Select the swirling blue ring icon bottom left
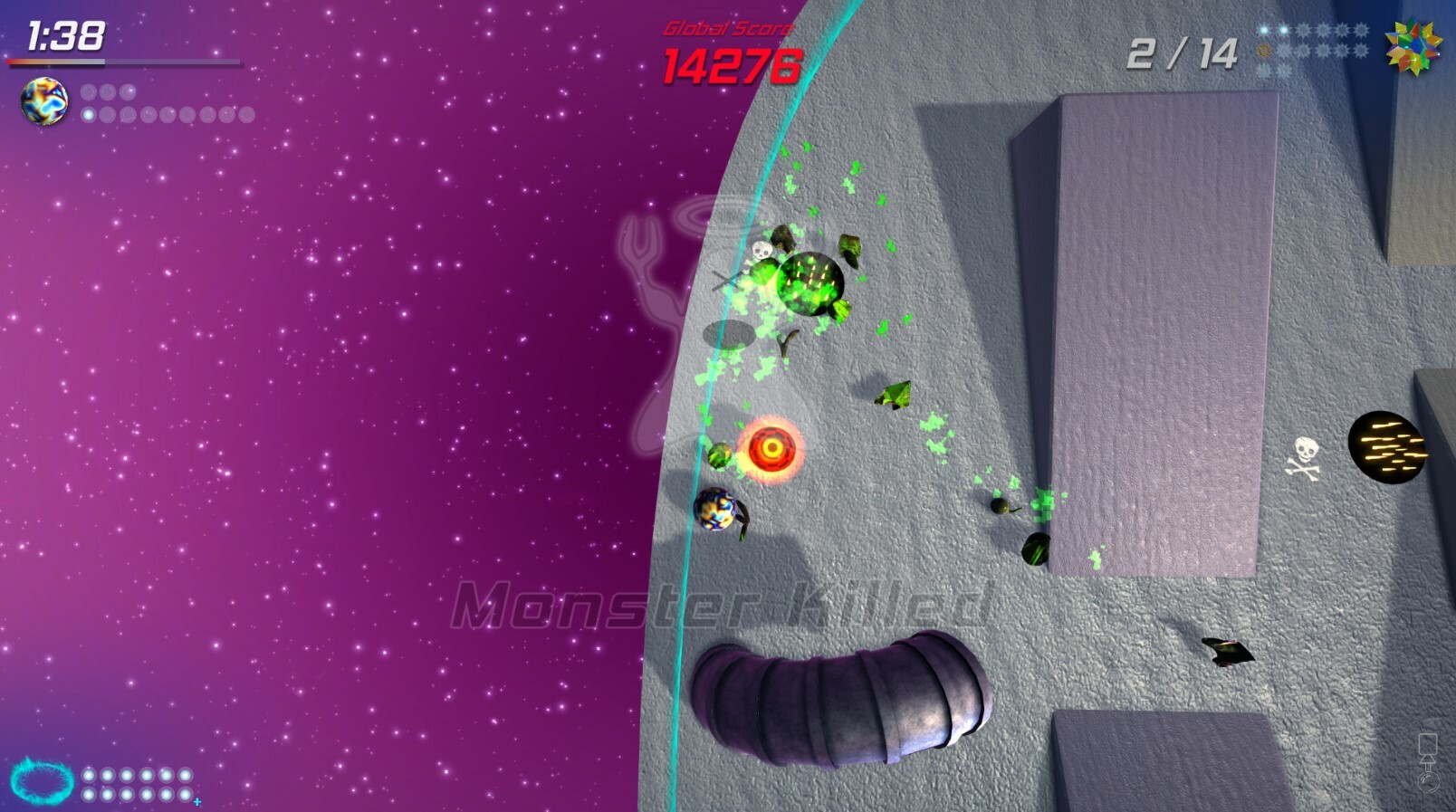1456x812 pixels. click(x=42, y=779)
